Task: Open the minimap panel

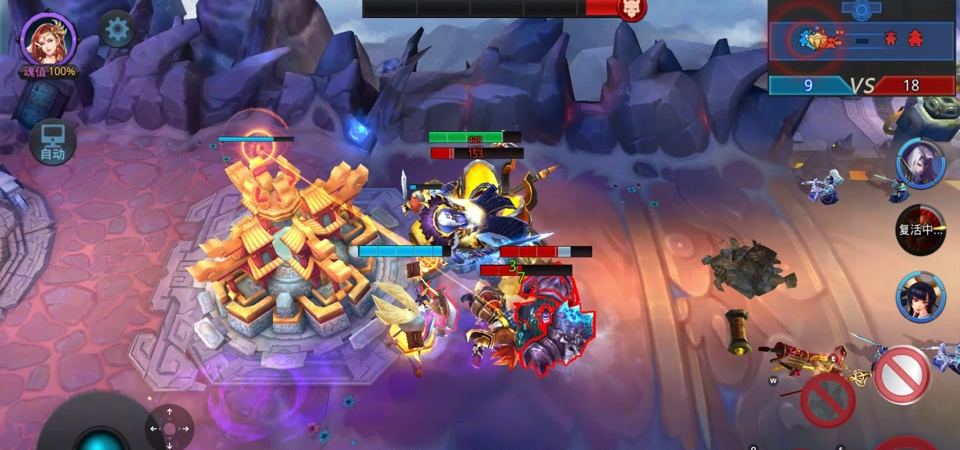Action: pyautogui.click(x=862, y=38)
